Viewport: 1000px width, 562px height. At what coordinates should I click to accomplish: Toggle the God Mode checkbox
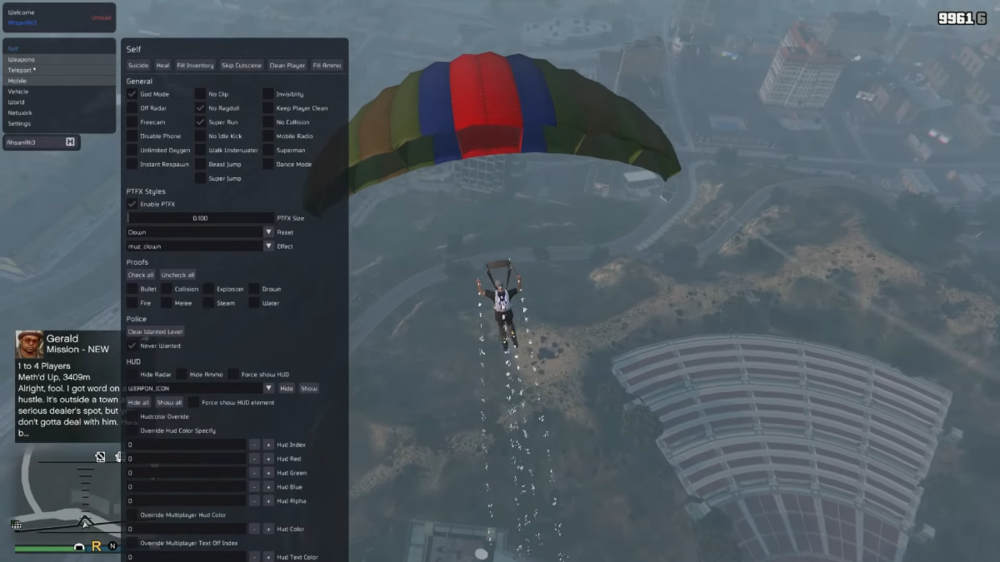tap(132, 94)
